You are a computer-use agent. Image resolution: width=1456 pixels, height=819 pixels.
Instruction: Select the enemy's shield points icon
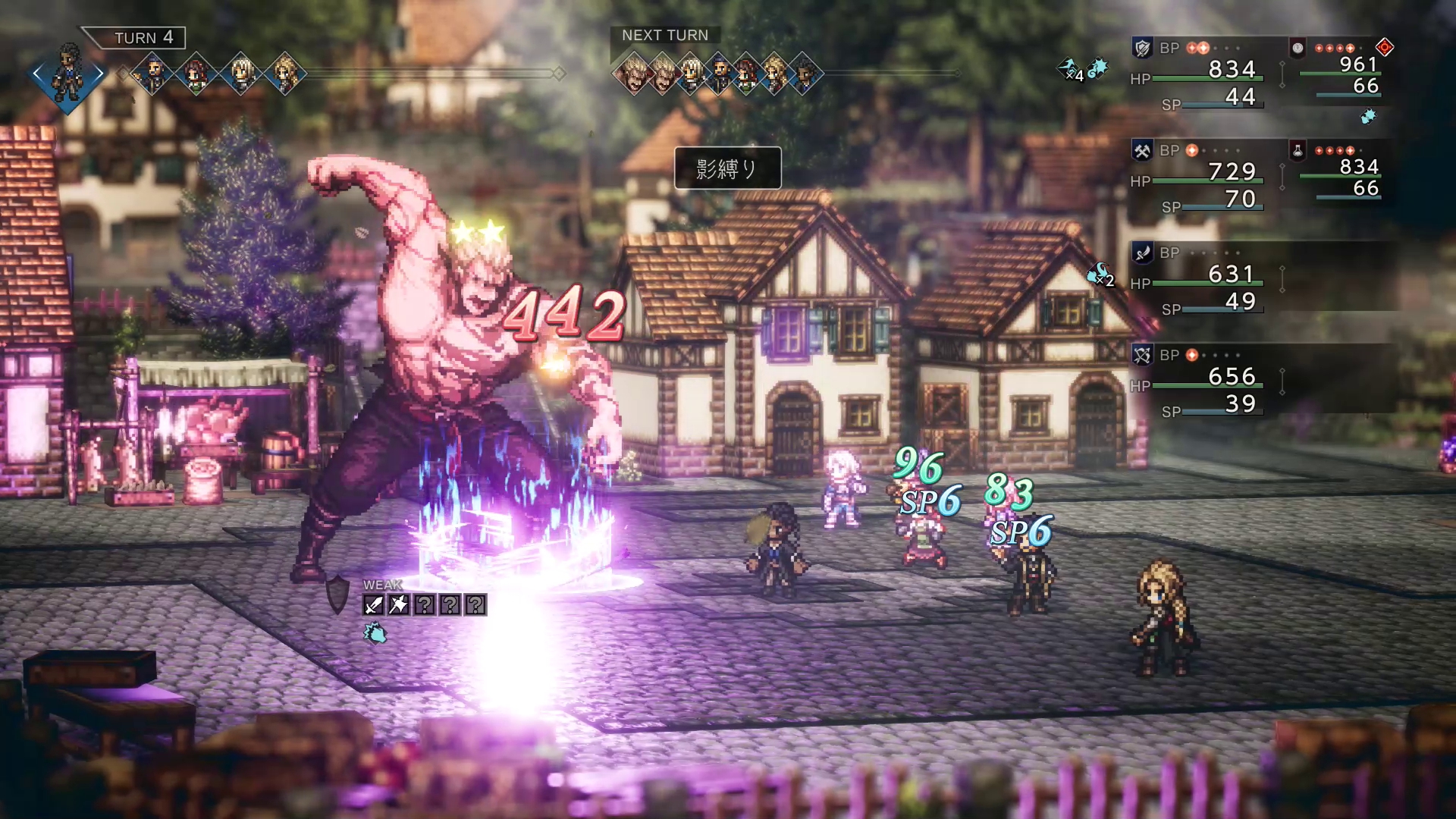click(x=337, y=594)
